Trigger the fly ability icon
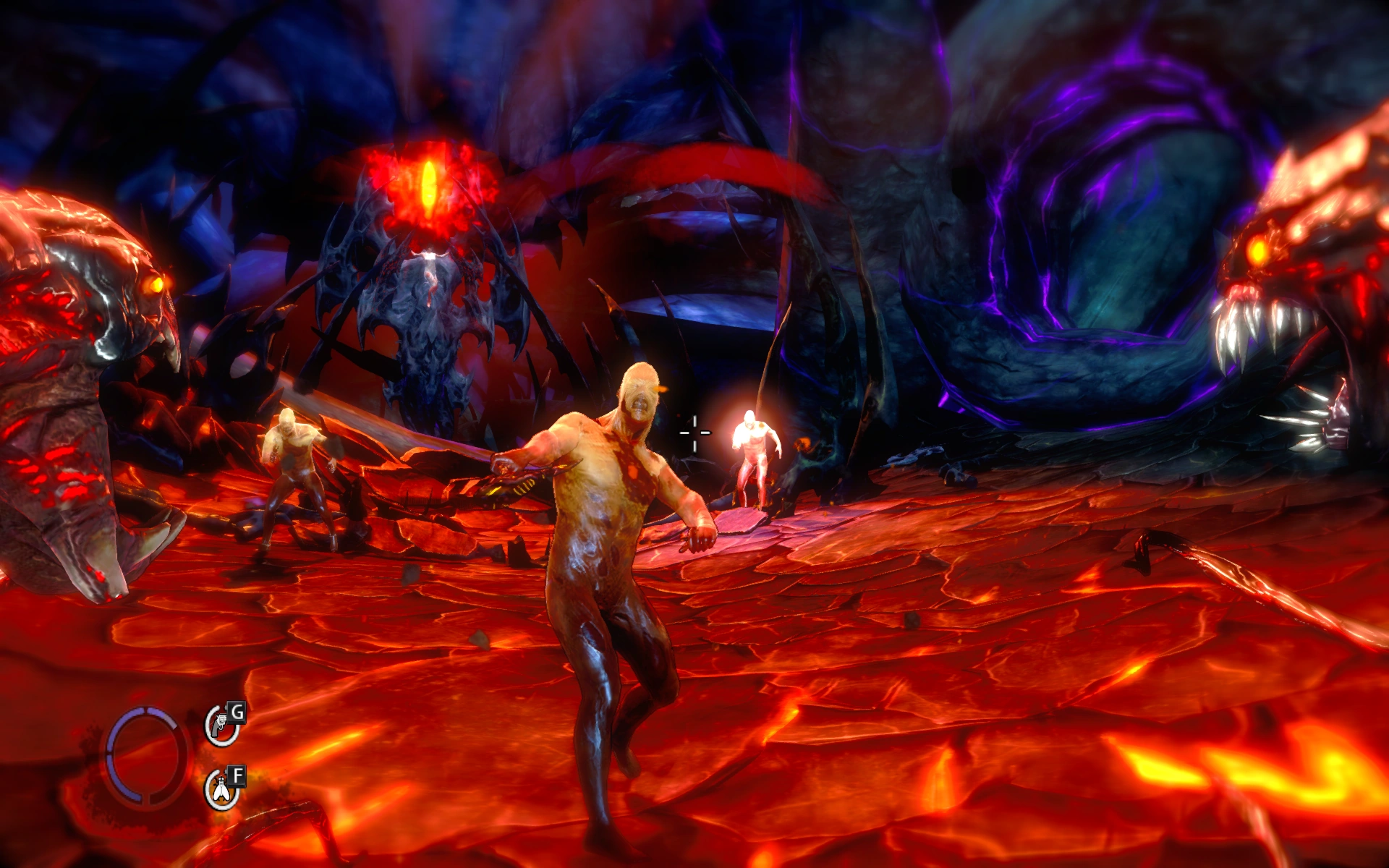Screen dimensions: 1389x868 click(x=221, y=791)
